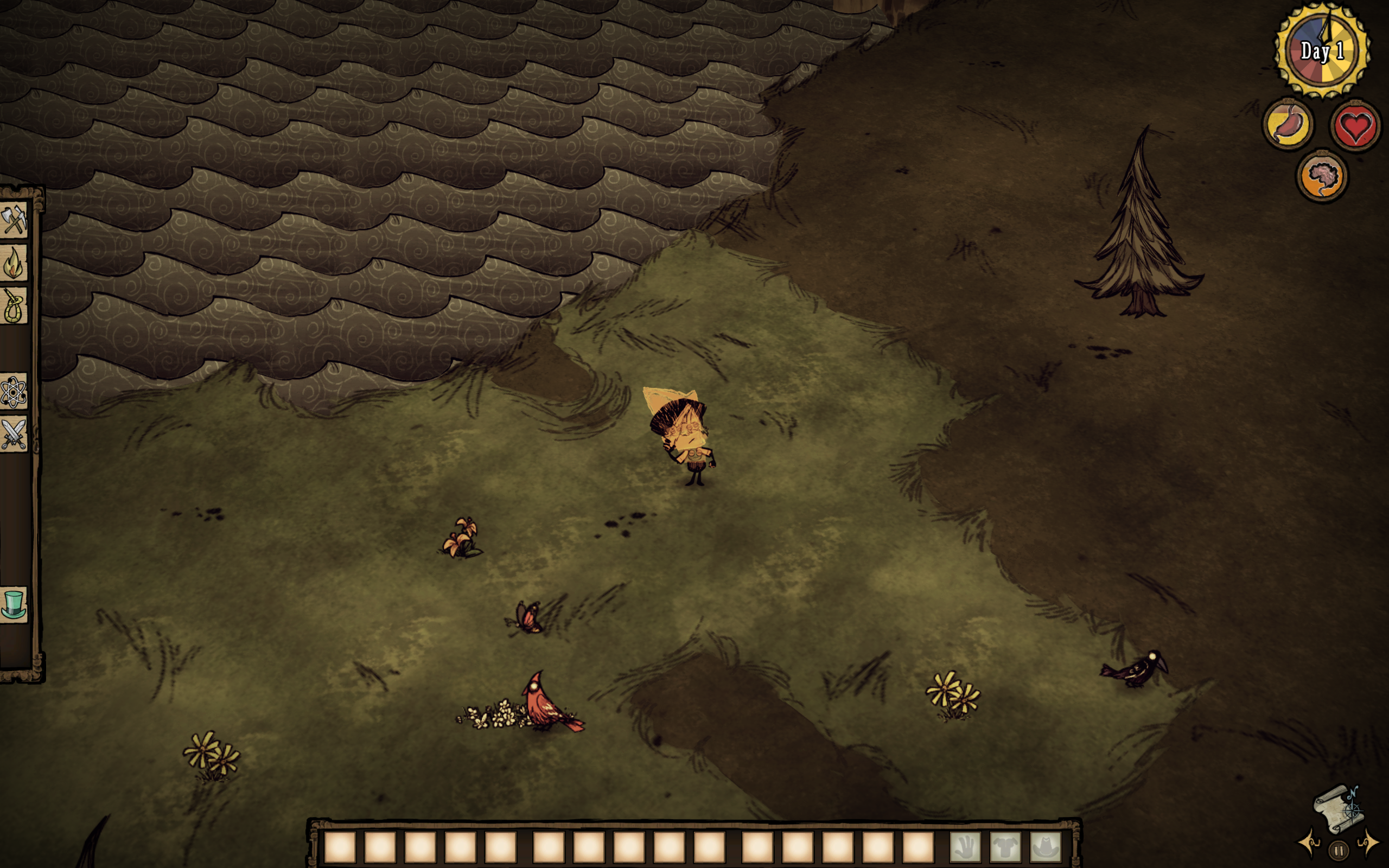This screenshot has height=868, width=1389.
Task: Choose the Dress tab with green top hat
Action: point(14,604)
